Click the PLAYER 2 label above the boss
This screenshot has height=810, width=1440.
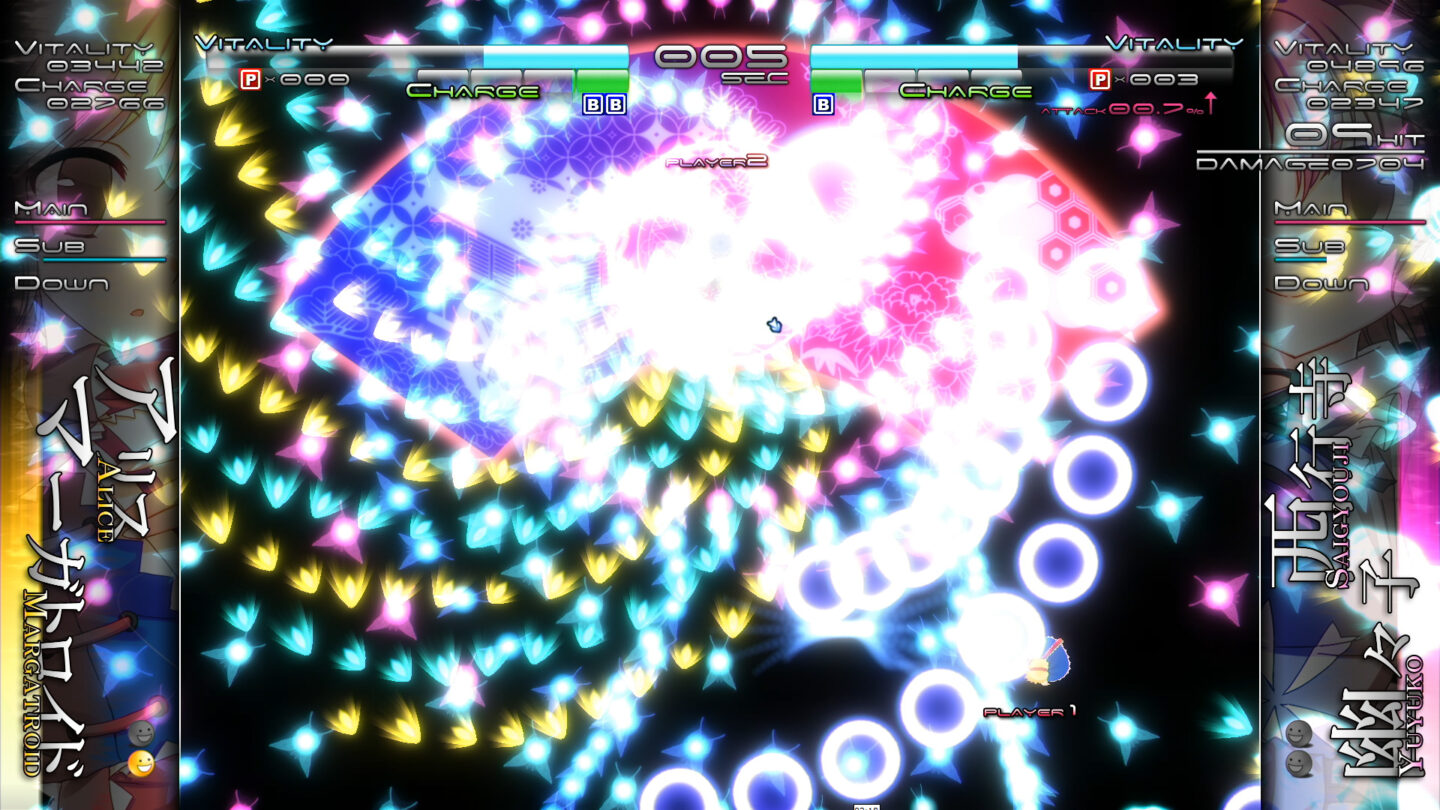click(x=717, y=162)
